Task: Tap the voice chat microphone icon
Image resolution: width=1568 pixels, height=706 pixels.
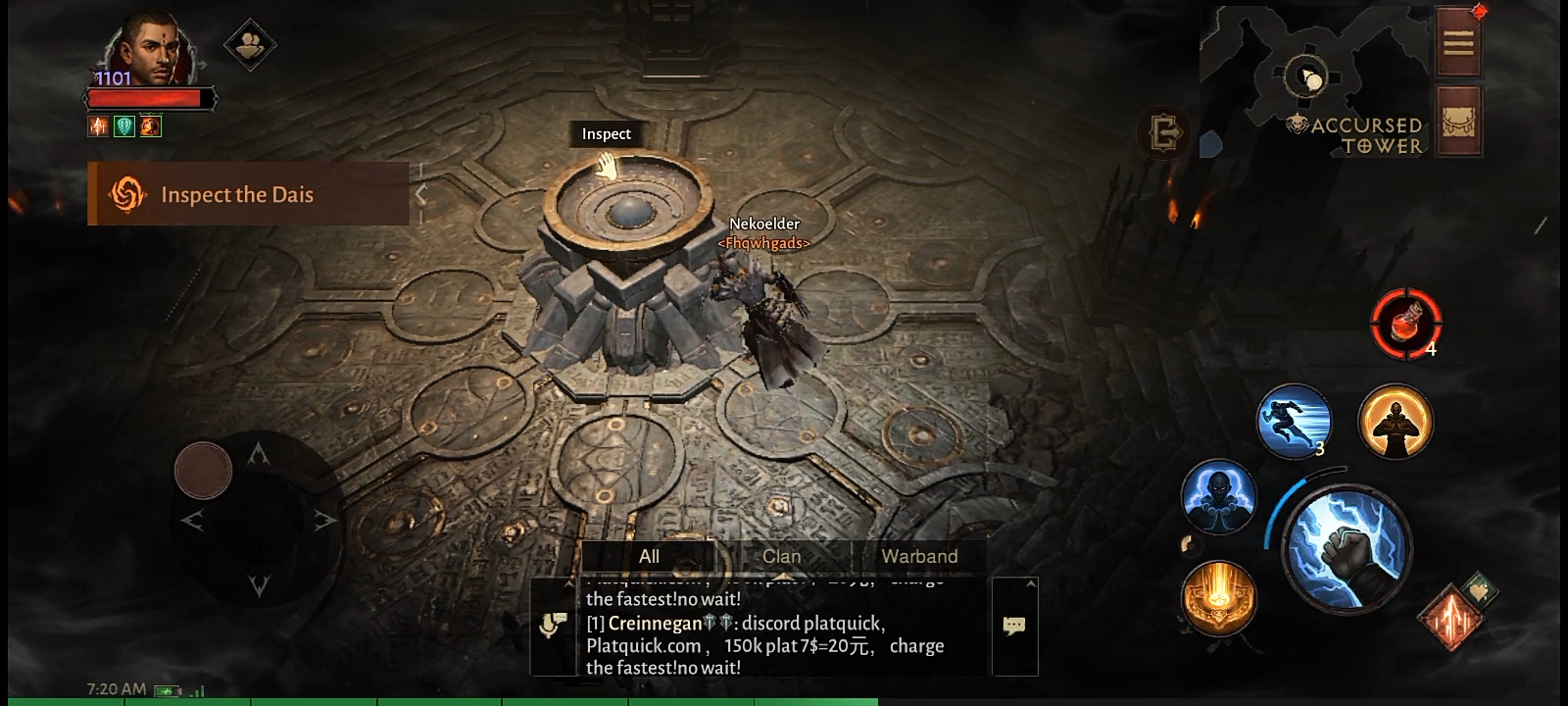Action: pos(554,626)
